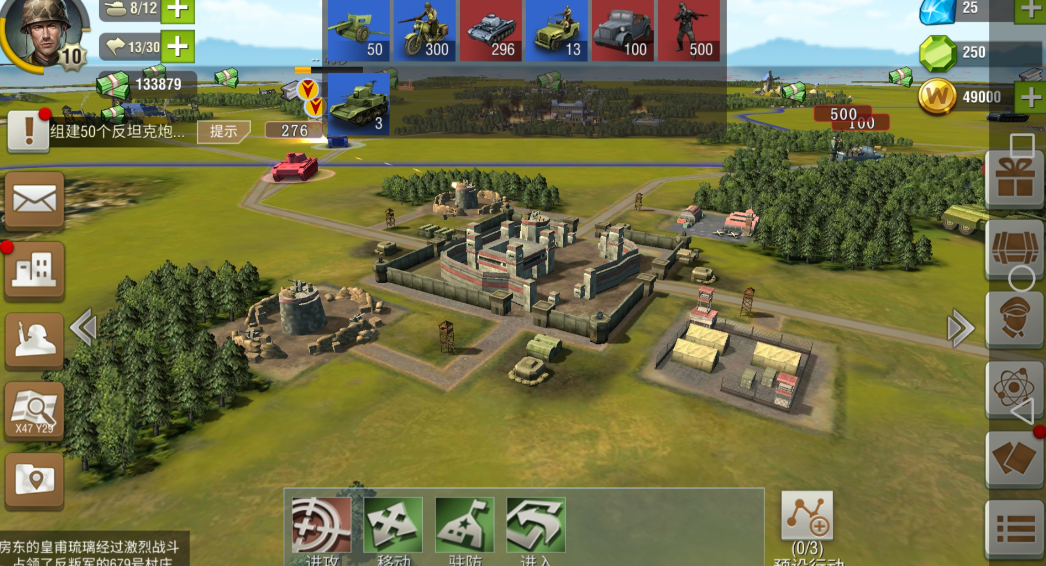This screenshot has width=1046, height=566.
Task: Open the quest alert exclamation icon
Action: point(28,131)
